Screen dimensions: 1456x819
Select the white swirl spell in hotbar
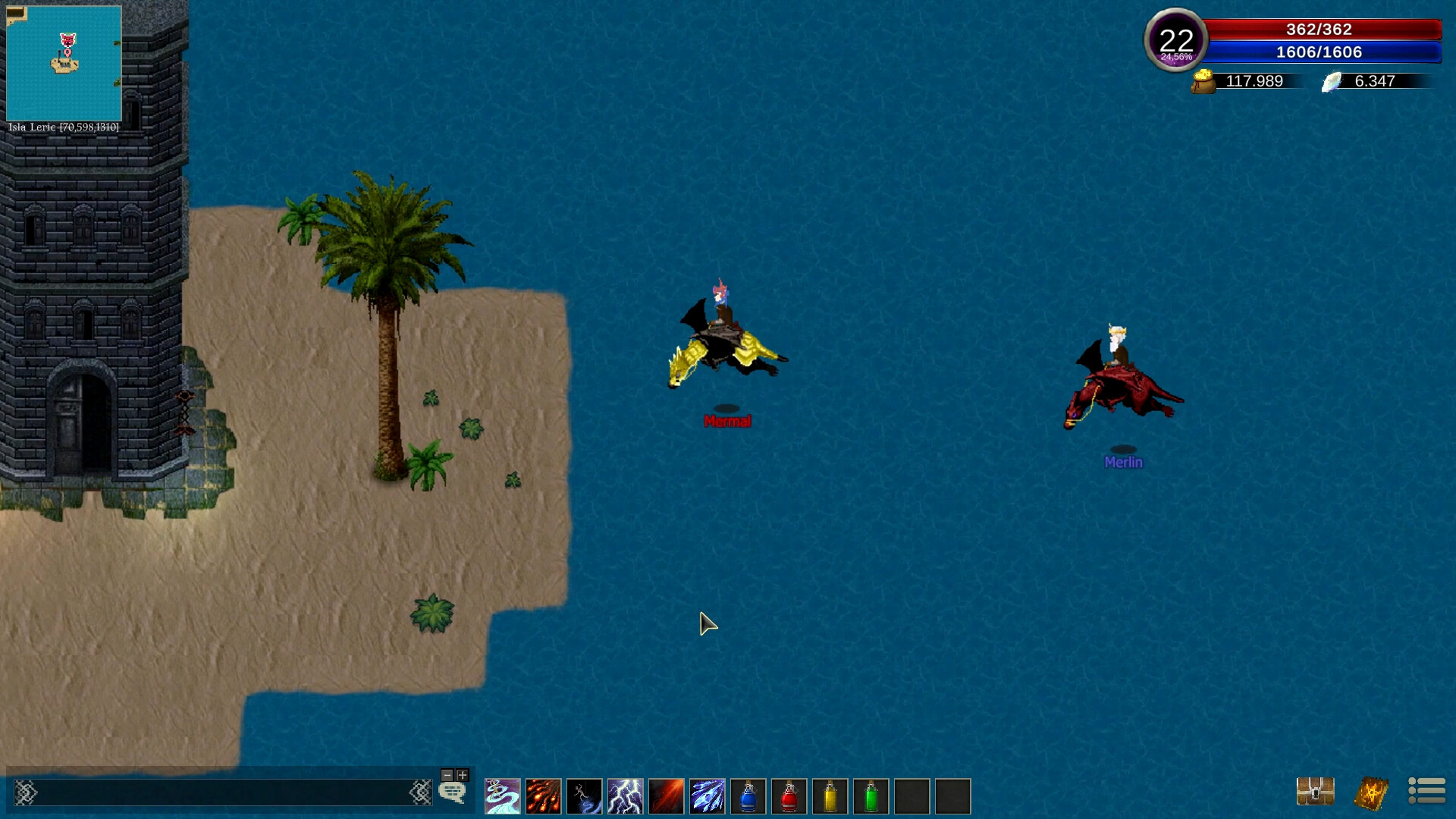coord(501,795)
